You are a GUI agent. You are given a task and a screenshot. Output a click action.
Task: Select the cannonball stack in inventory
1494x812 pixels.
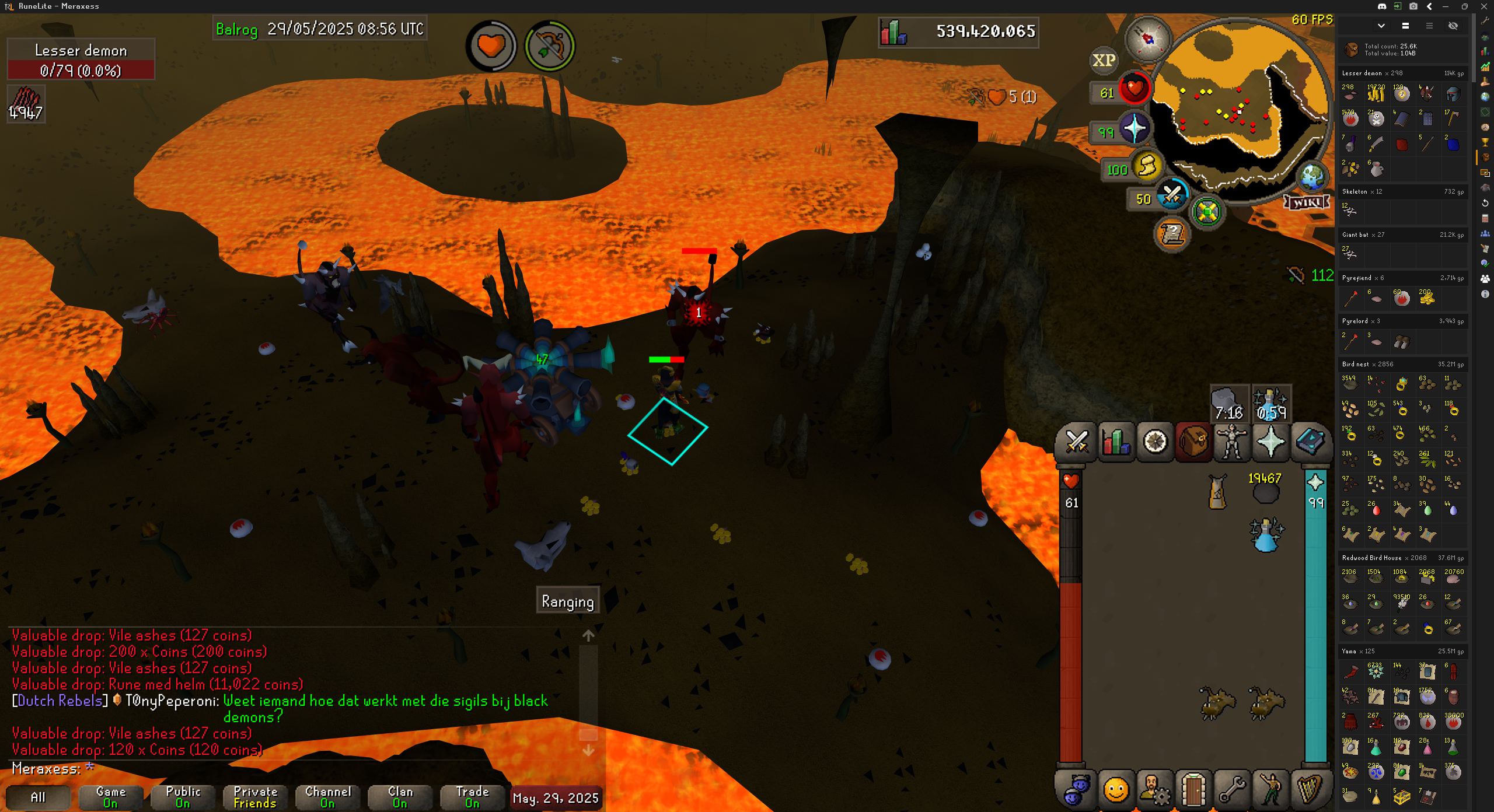pyautogui.click(x=1265, y=489)
